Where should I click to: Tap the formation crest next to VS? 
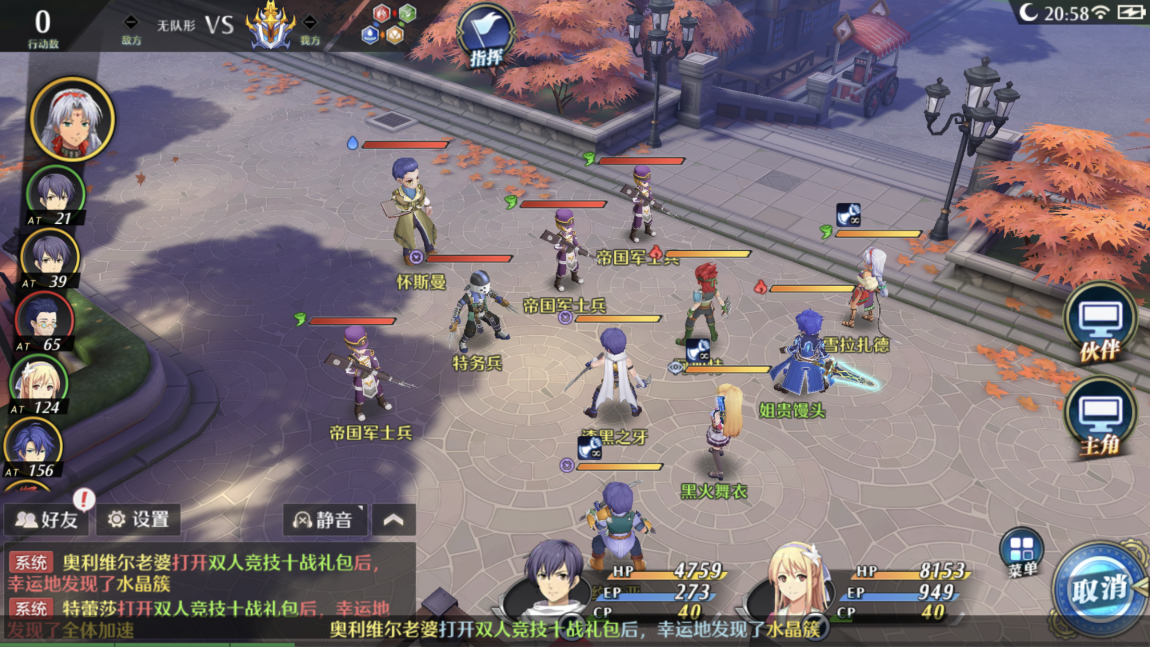[269, 26]
